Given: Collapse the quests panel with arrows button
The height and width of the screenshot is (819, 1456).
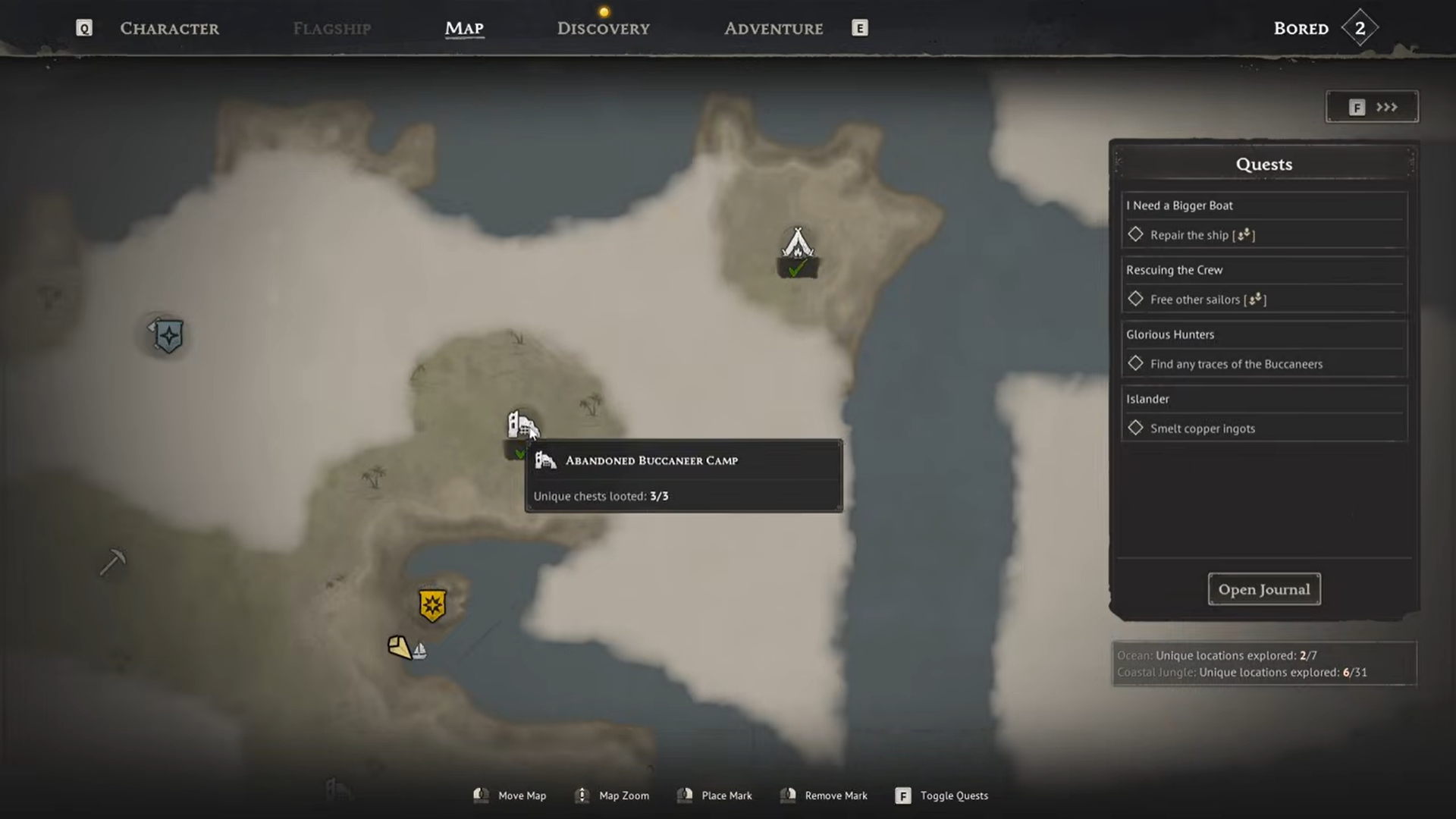Looking at the screenshot, I should [x=1372, y=107].
